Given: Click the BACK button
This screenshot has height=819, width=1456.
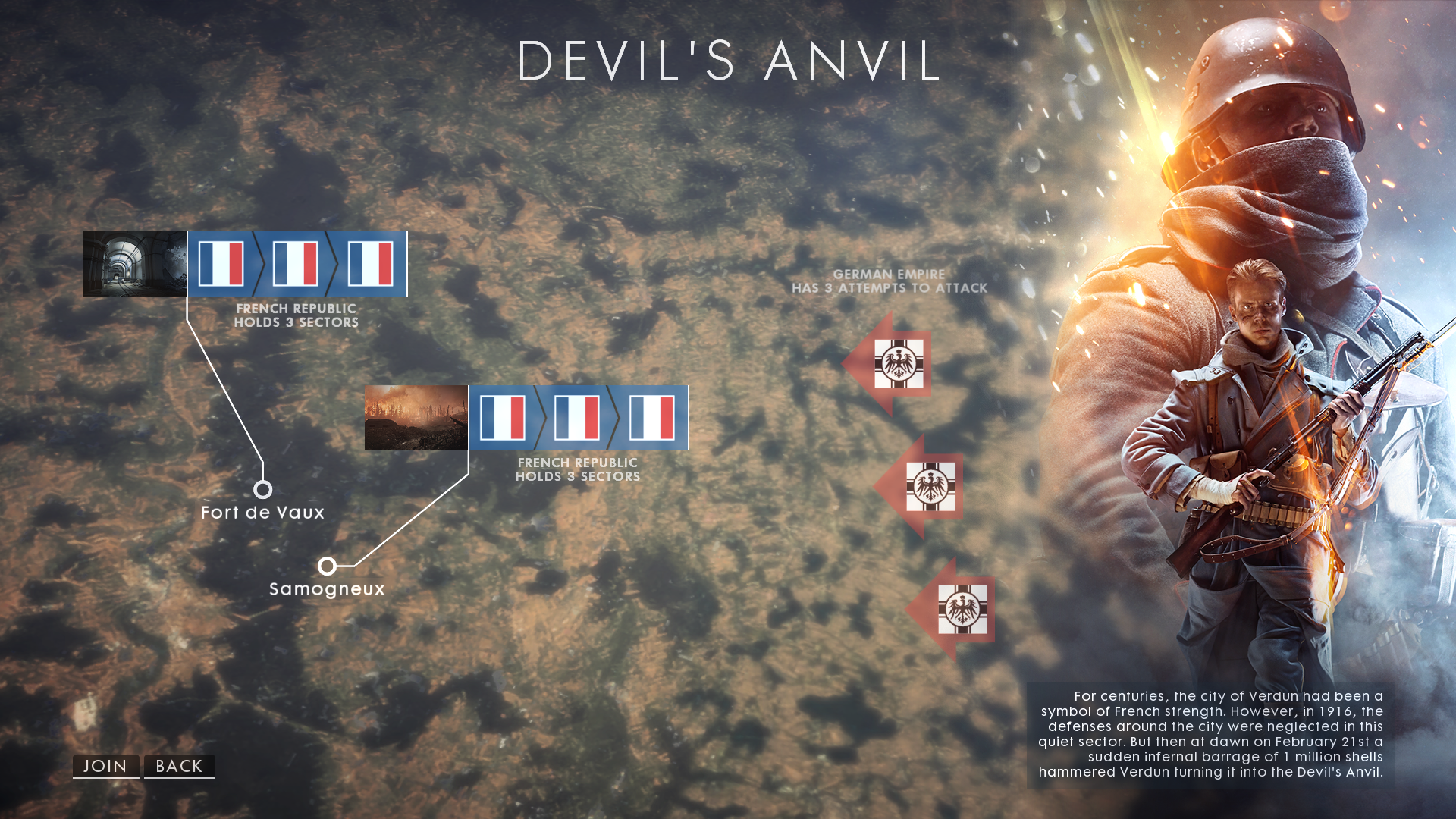Looking at the screenshot, I should pyautogui.click(x=178, y=766).
